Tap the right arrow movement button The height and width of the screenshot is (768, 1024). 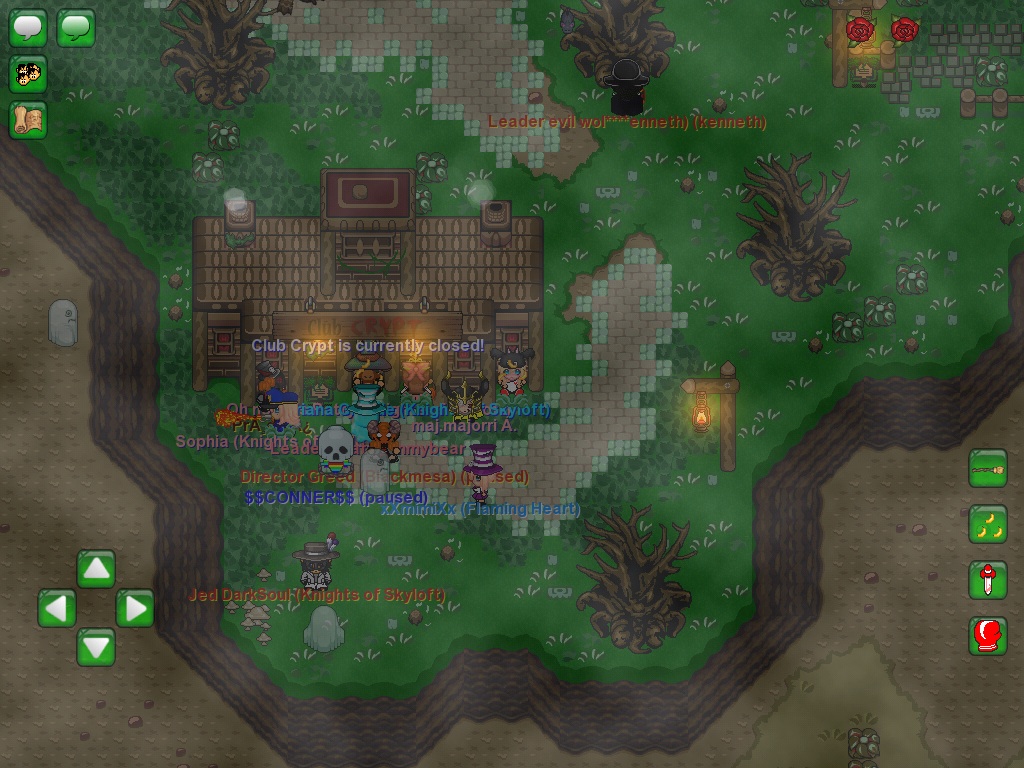(135, 608)
